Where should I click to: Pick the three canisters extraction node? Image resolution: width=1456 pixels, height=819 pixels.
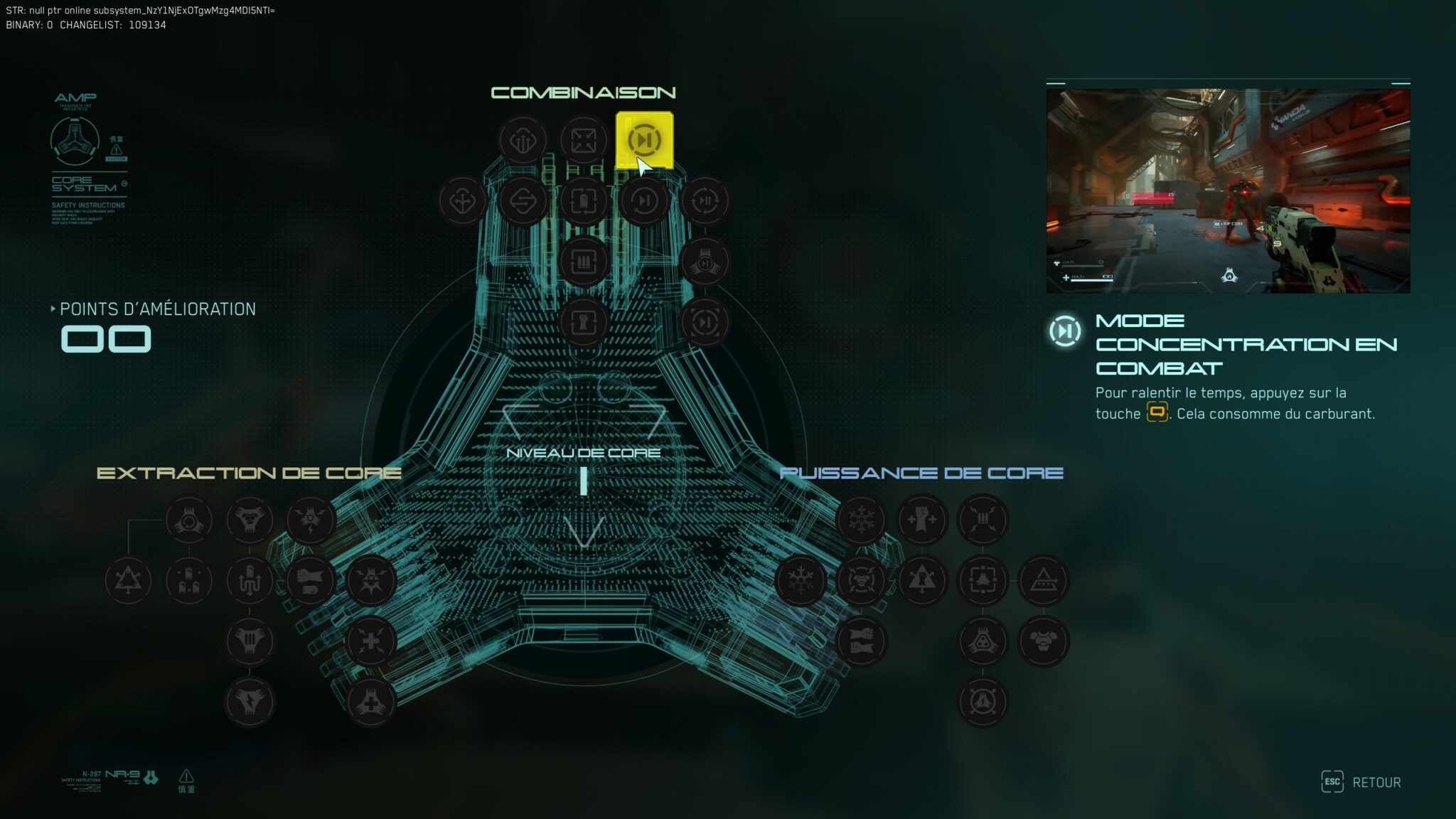pyautogui.click(x=188, y=581)
